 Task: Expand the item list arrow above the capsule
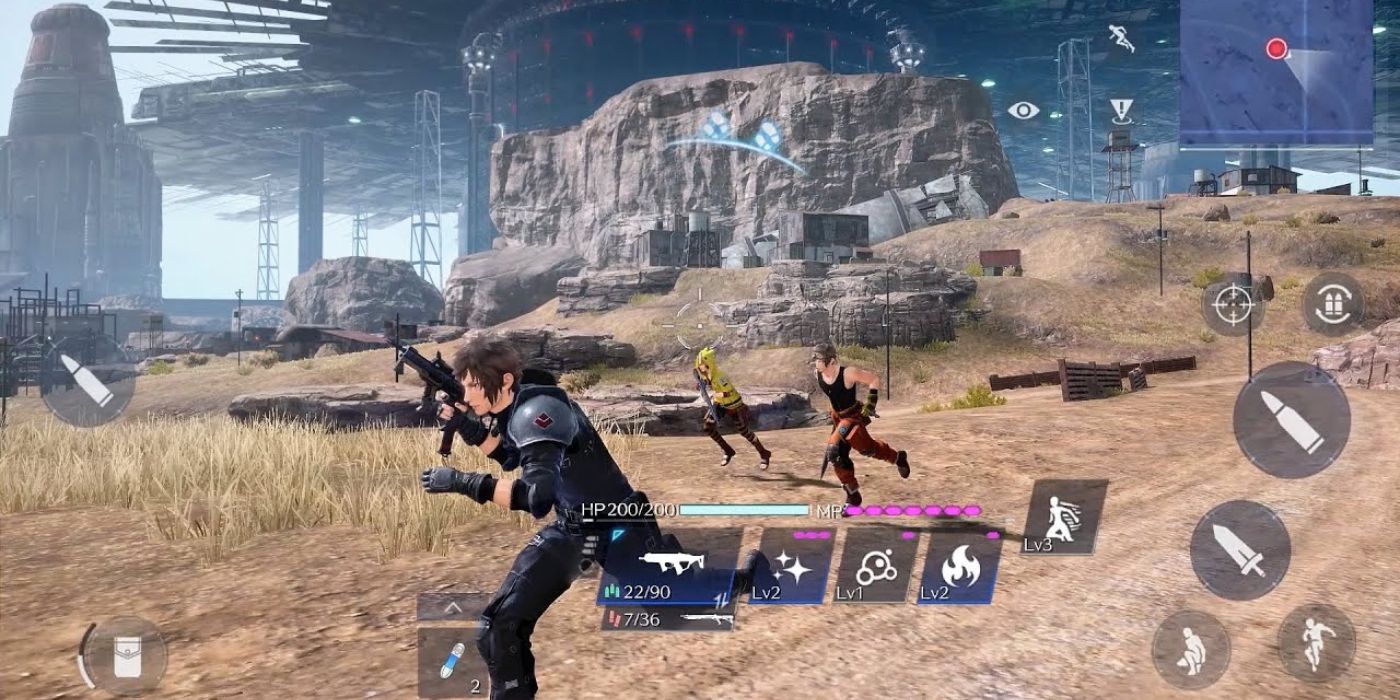coord(452,606)
